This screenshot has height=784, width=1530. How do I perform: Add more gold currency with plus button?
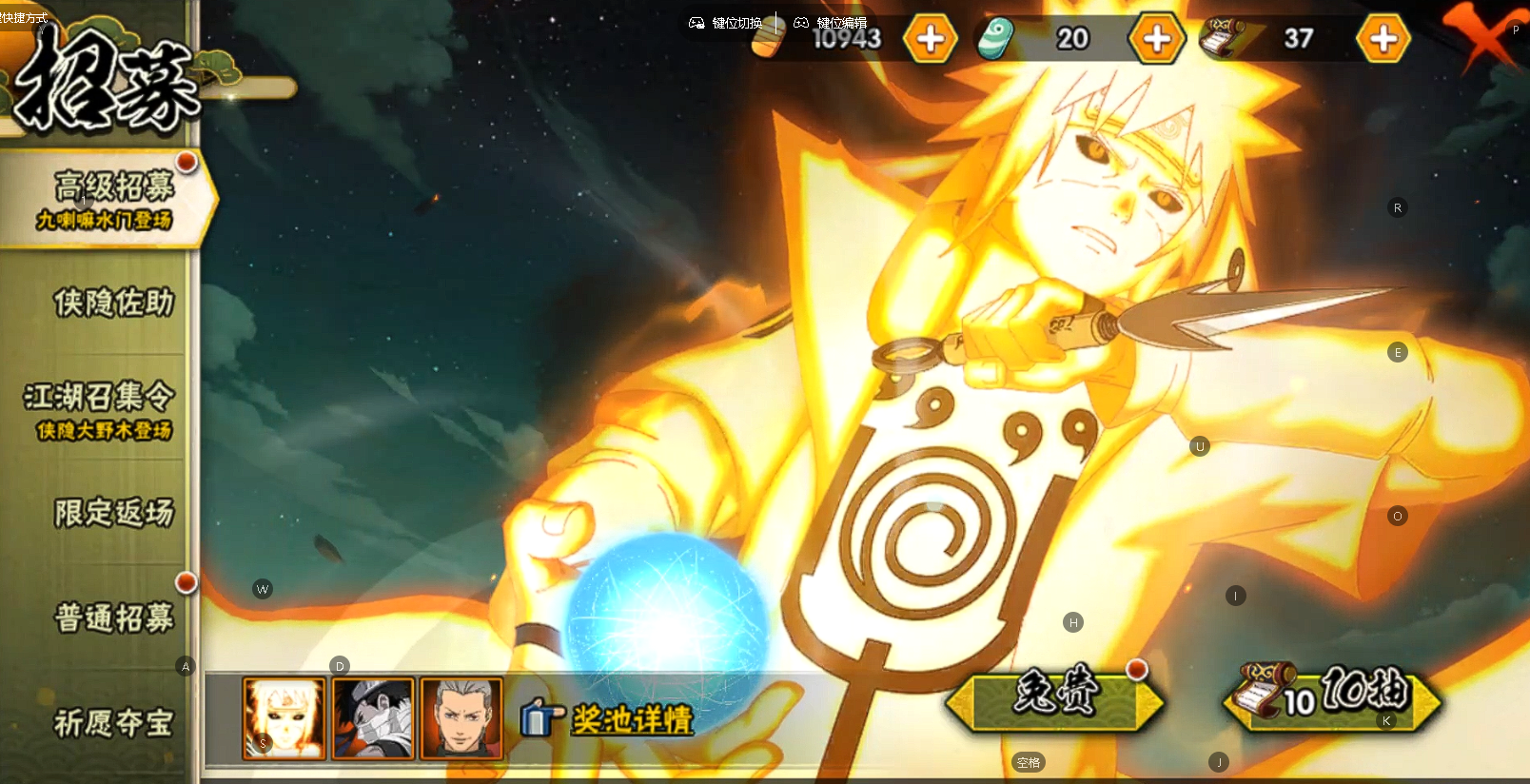click(930, 39)
